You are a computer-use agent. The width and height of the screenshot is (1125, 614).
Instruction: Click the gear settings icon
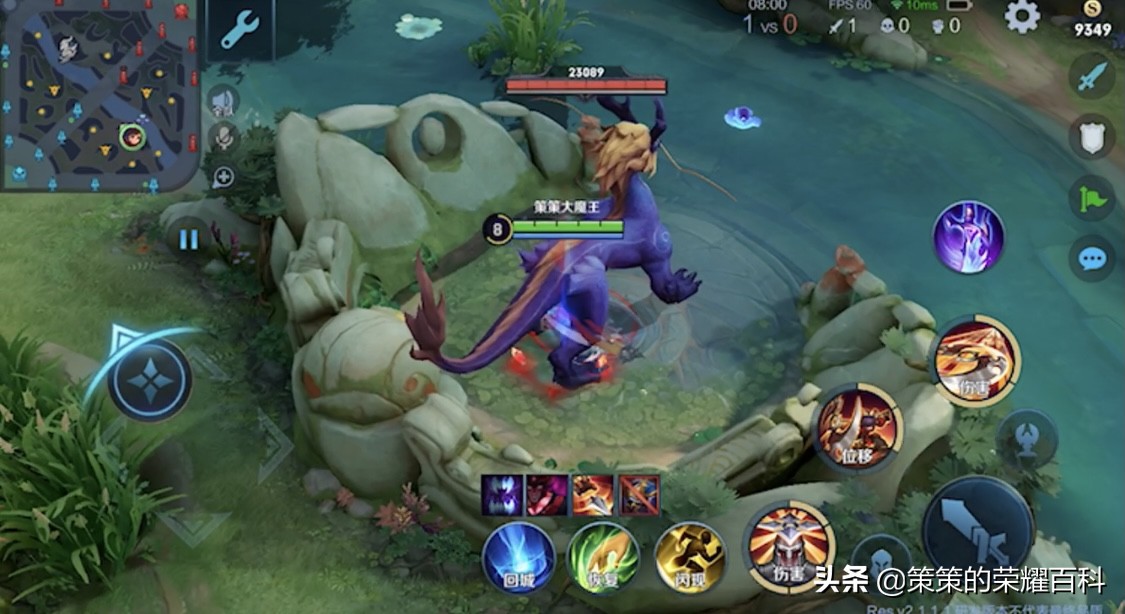1022,16
